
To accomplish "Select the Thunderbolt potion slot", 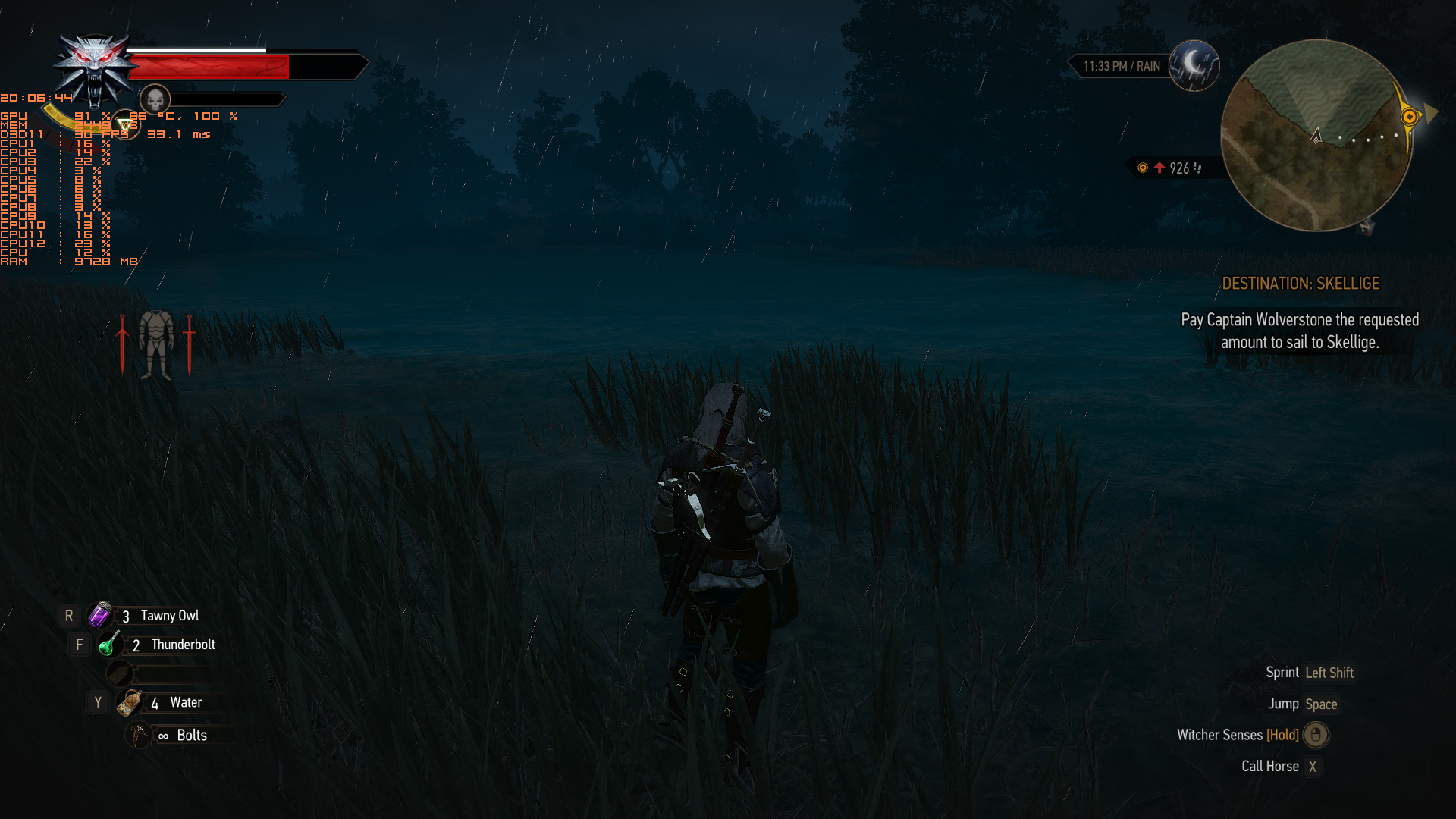I will (109, 645).
